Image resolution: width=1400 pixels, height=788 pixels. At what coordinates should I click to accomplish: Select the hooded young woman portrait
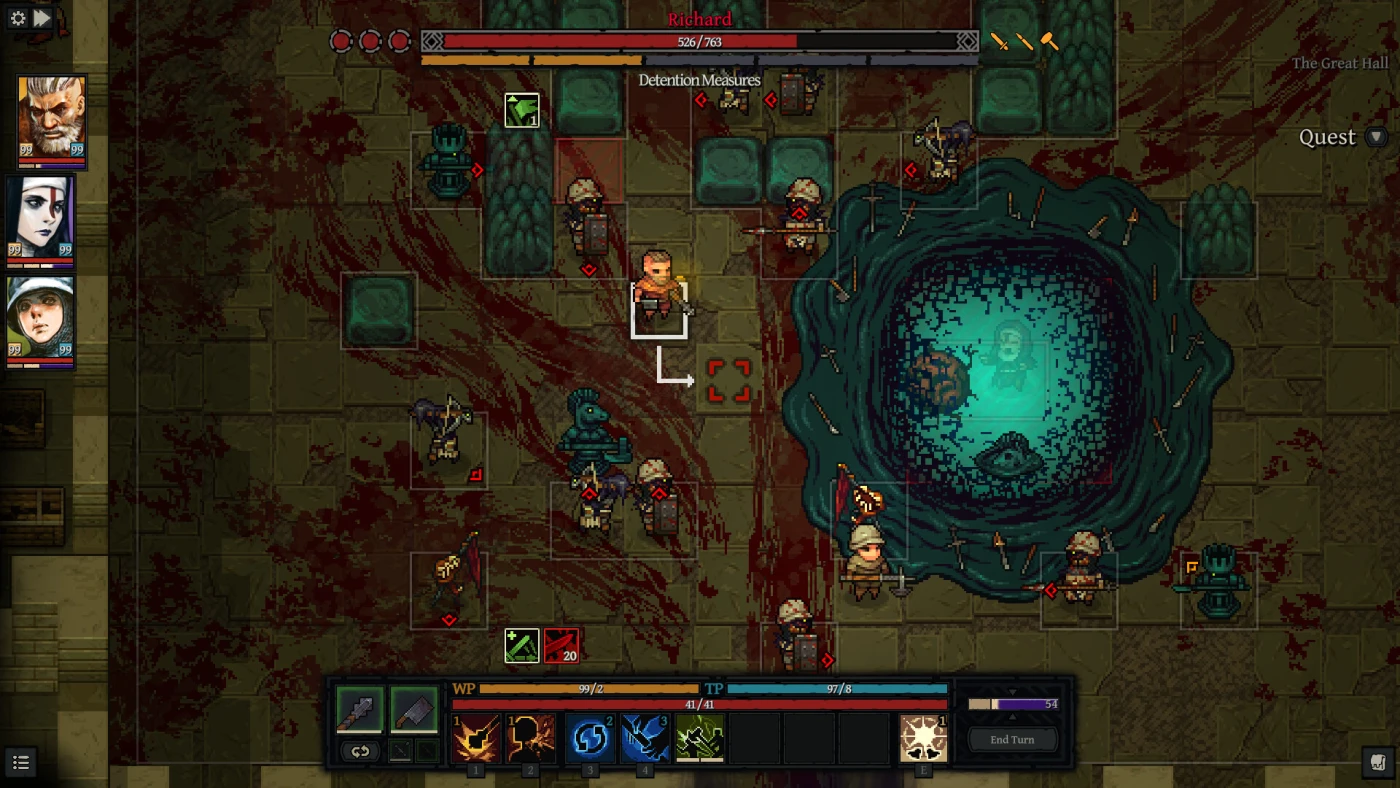[x=41, y=318]
